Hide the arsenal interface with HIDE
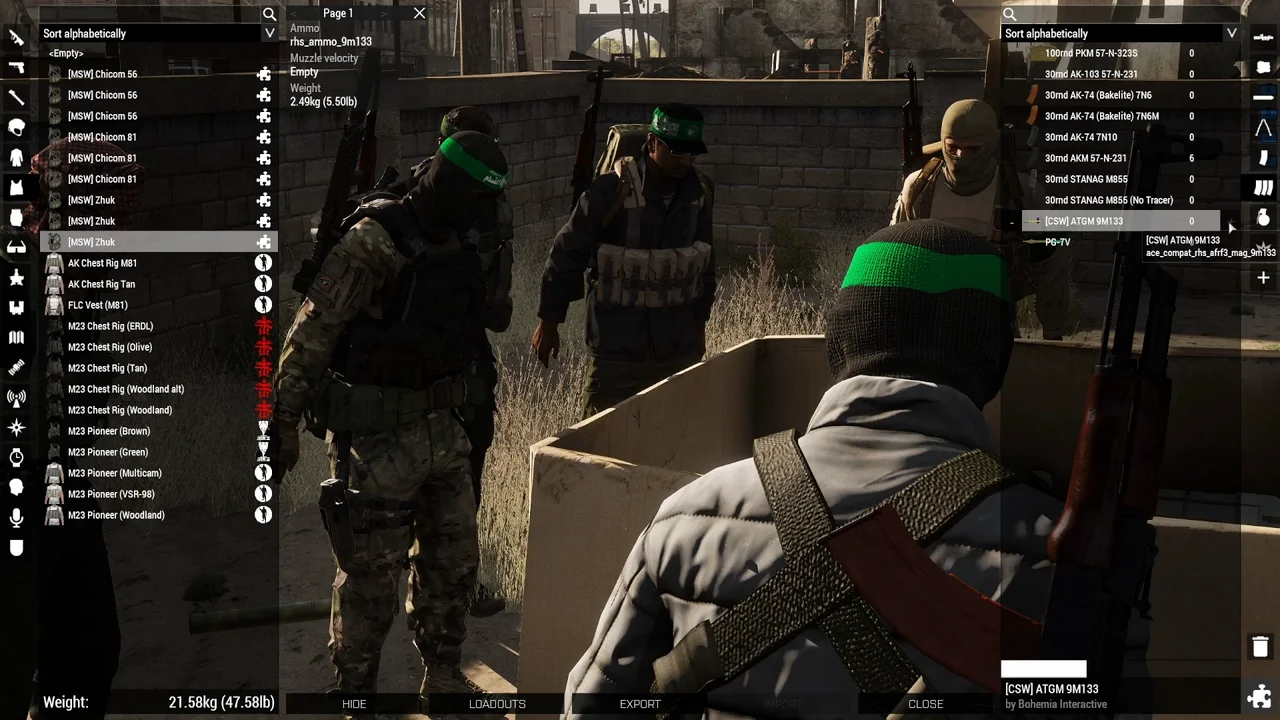Image resolution: width=1280 pixels, height=720 pixels. pos(354,704)
